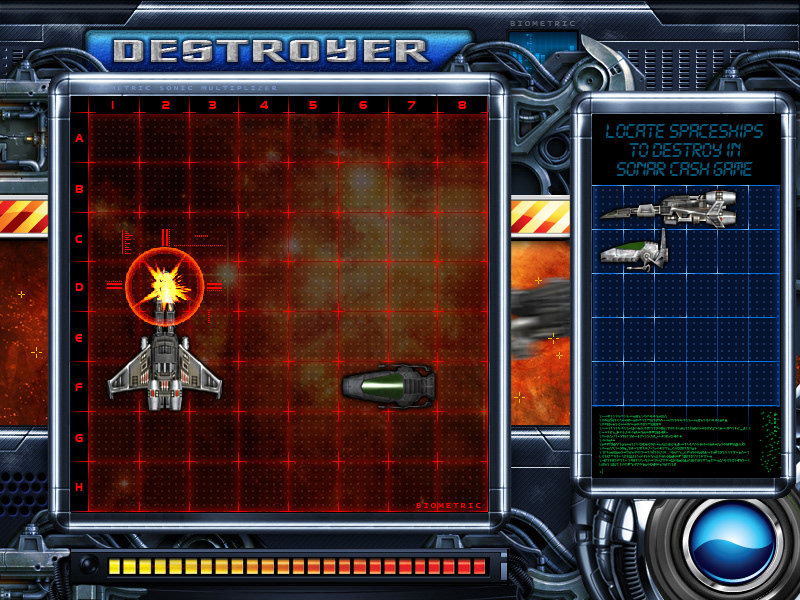Fire at grid square C6
This screenshot has height=600, width=800.
click(x=363, y=238)
